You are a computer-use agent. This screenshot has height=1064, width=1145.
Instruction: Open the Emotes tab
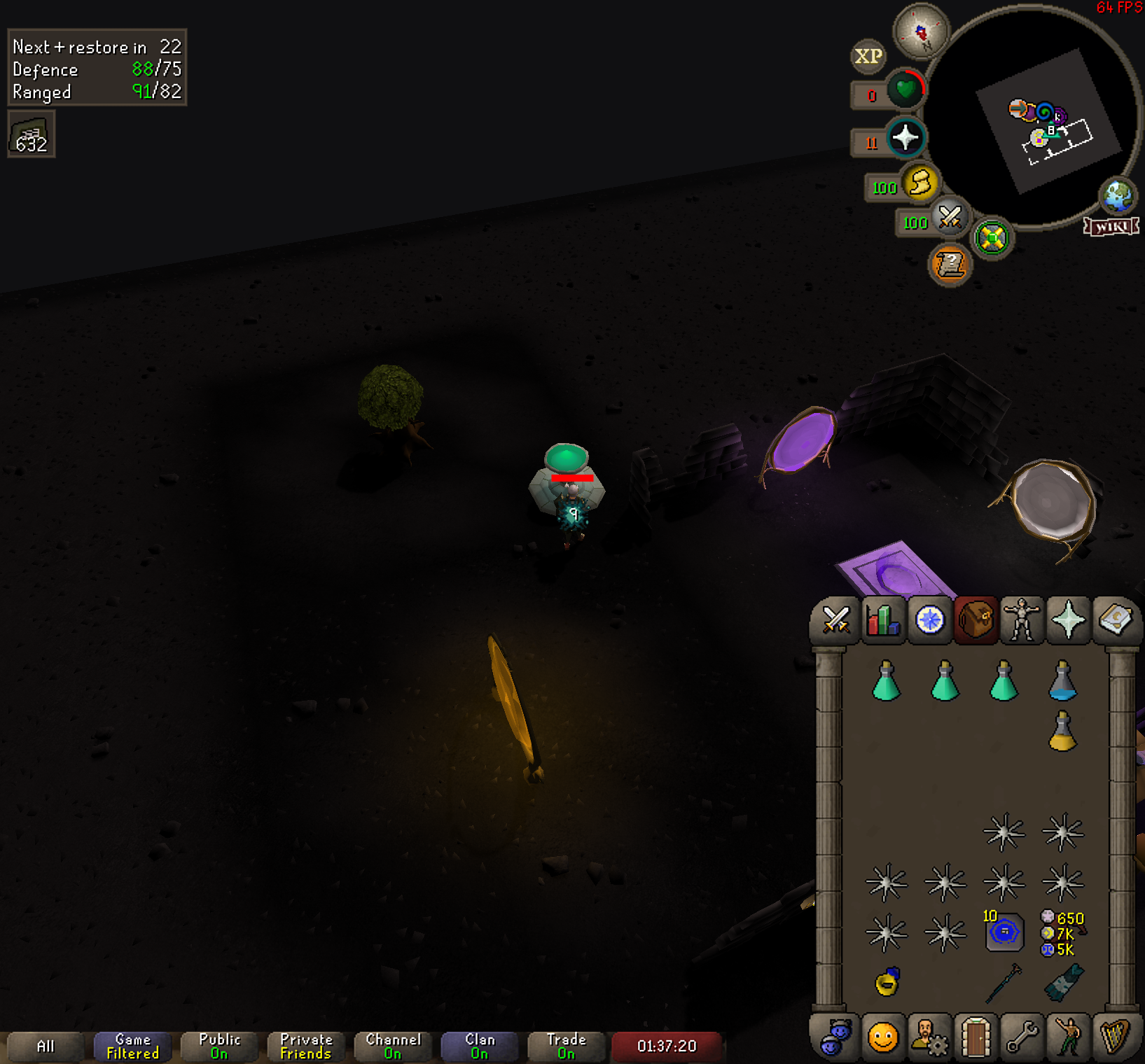click(x=1069, y=1036)
